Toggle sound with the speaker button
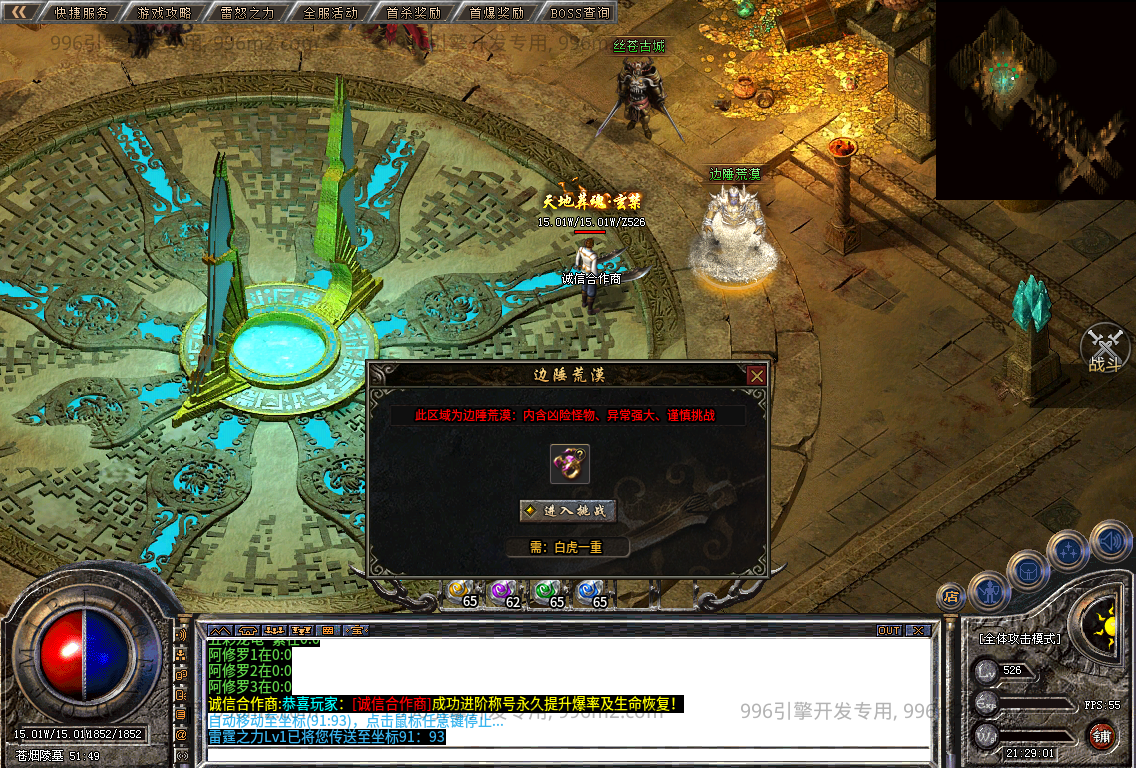Screen dimensions: 1136x768 click(1110, 541)
